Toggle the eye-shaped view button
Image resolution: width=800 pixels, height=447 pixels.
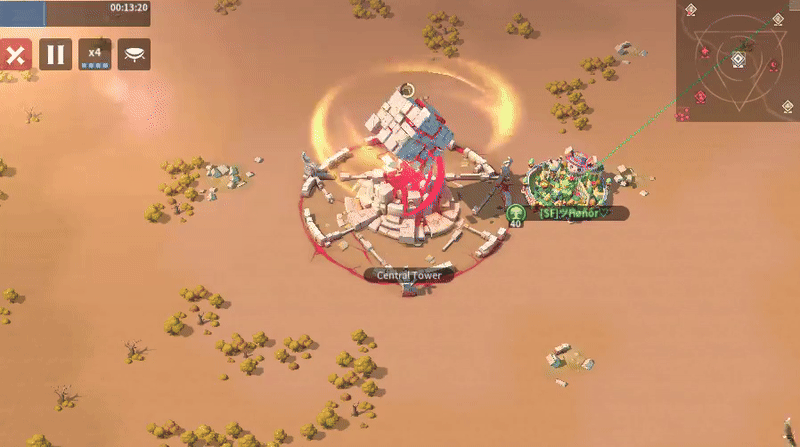[134, 54]
